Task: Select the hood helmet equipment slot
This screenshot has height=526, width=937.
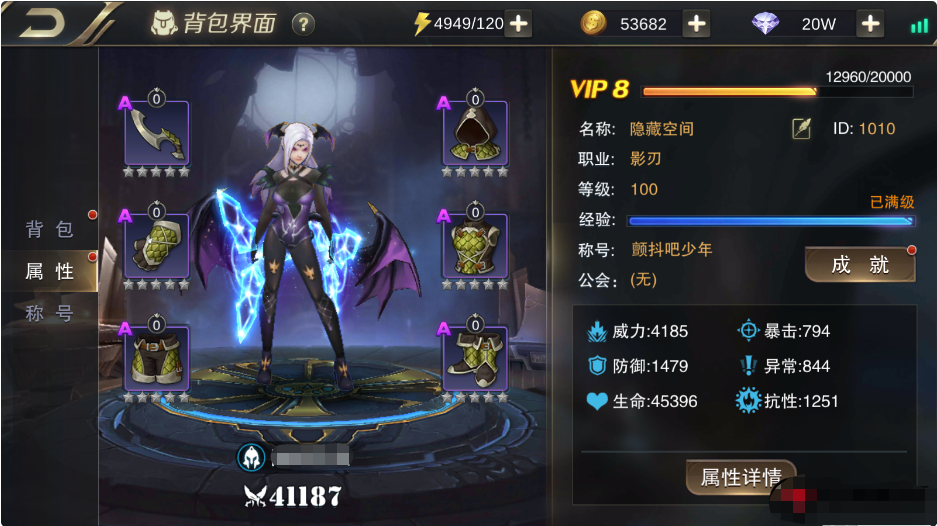Action: tap(475, 134)
